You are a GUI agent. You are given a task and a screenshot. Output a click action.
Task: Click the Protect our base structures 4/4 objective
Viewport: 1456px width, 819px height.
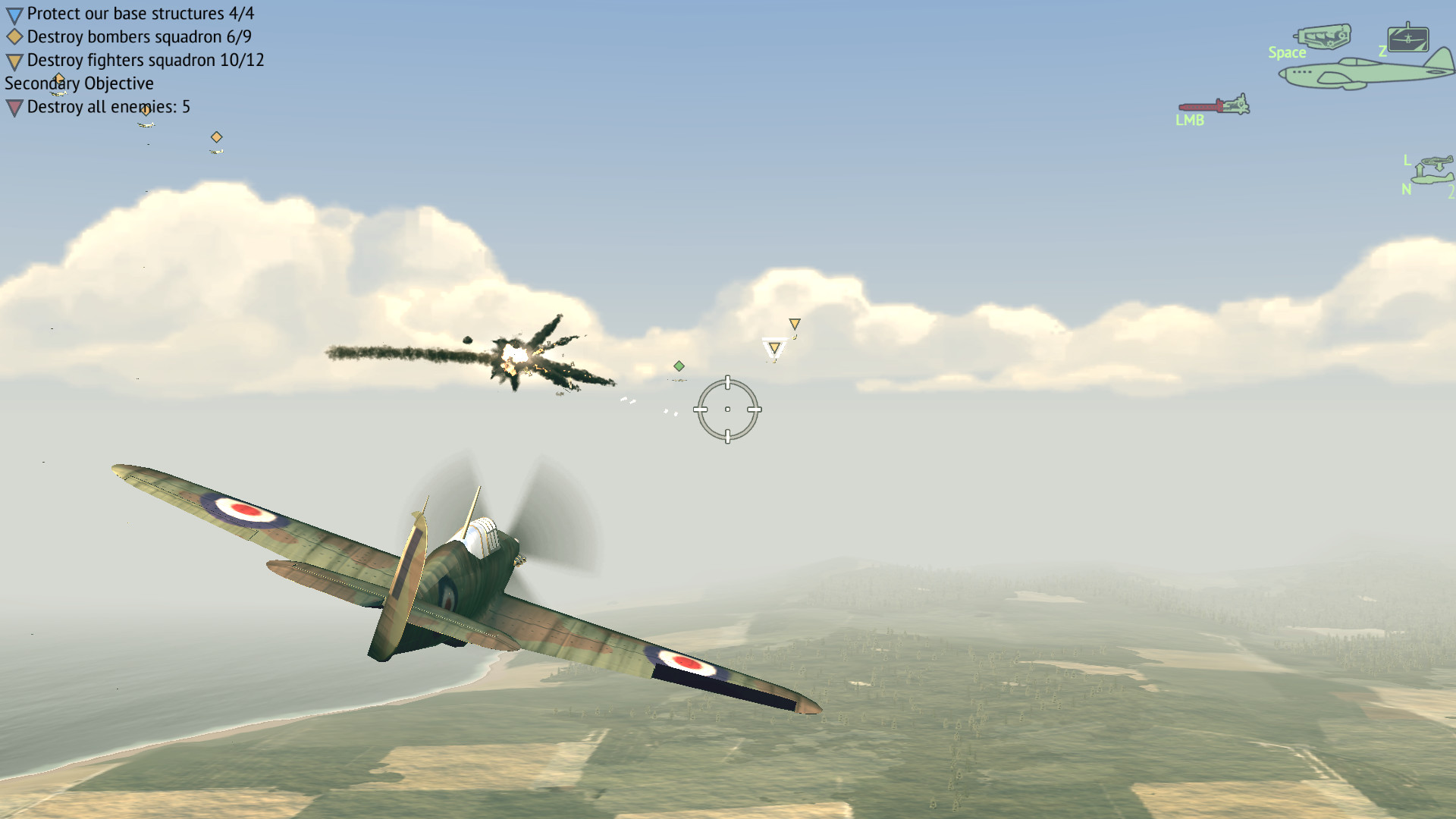tap(140, 13)
